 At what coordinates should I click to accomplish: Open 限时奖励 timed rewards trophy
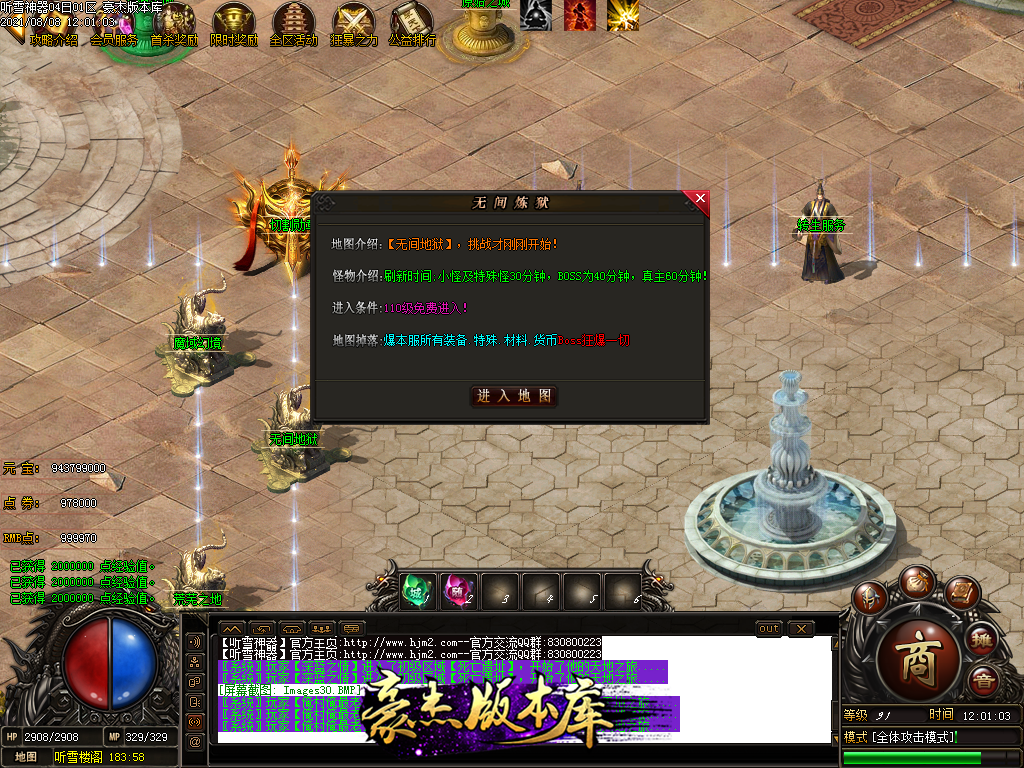point(234,24)
